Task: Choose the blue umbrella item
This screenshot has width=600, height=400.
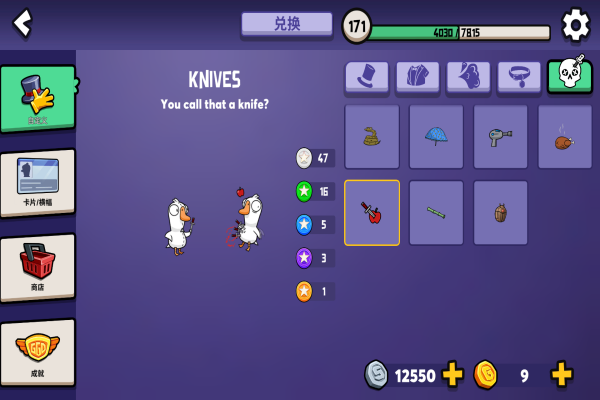Action: click(x=436, y=137)
